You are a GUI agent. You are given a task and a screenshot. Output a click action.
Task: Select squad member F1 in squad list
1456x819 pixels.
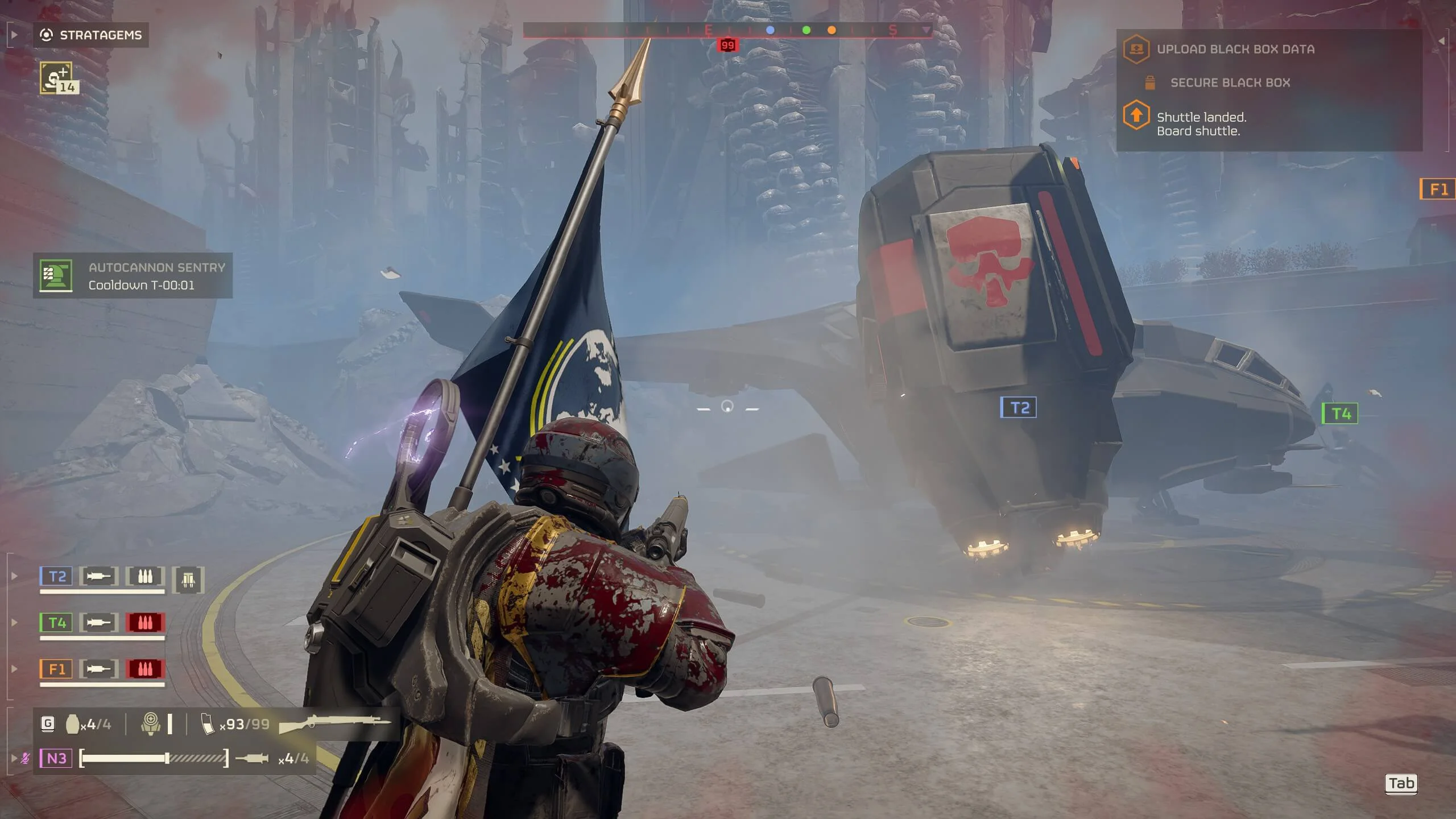coord(56,669)
